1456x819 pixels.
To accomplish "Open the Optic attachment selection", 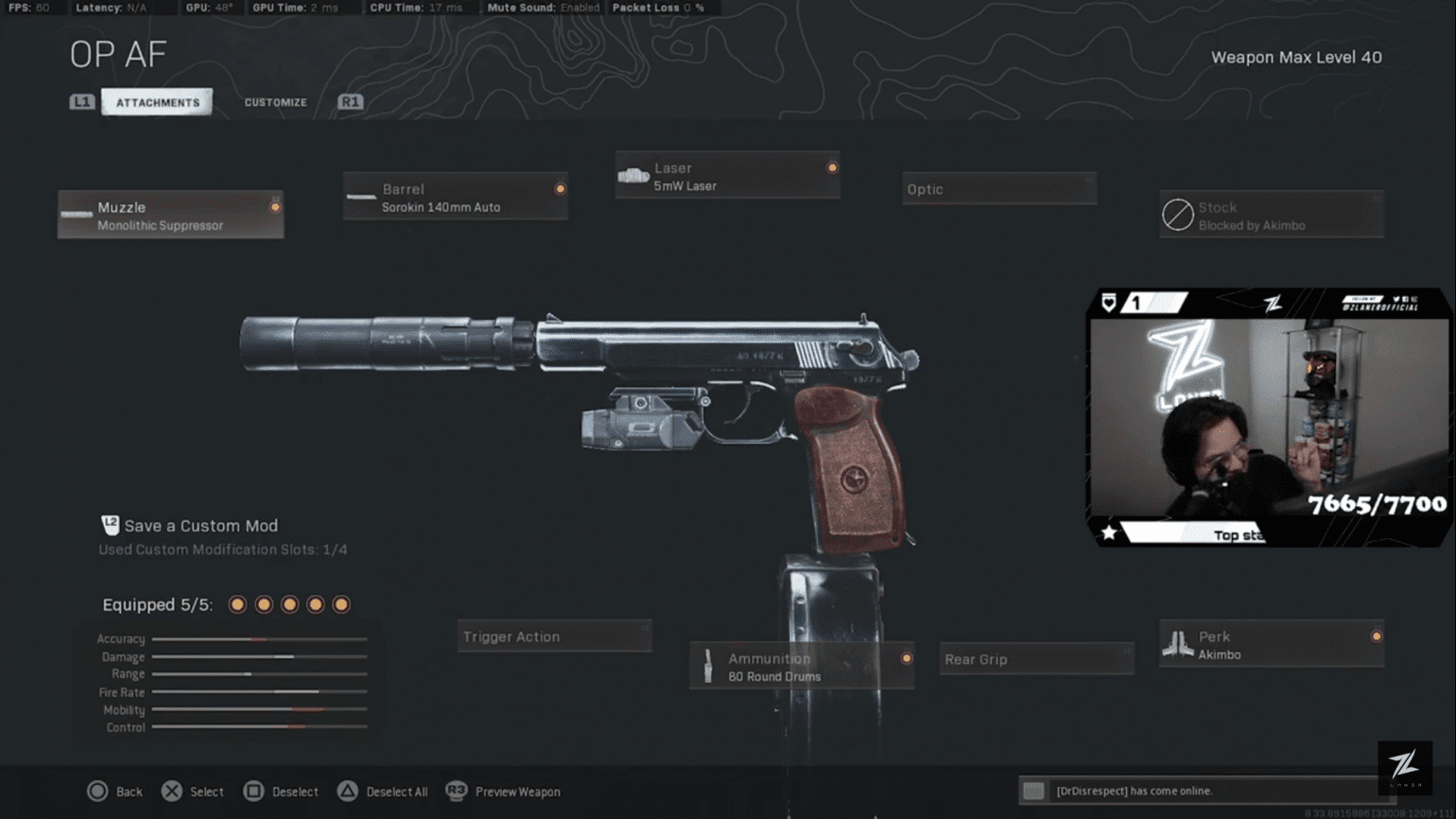I will (x=998, y=188).
